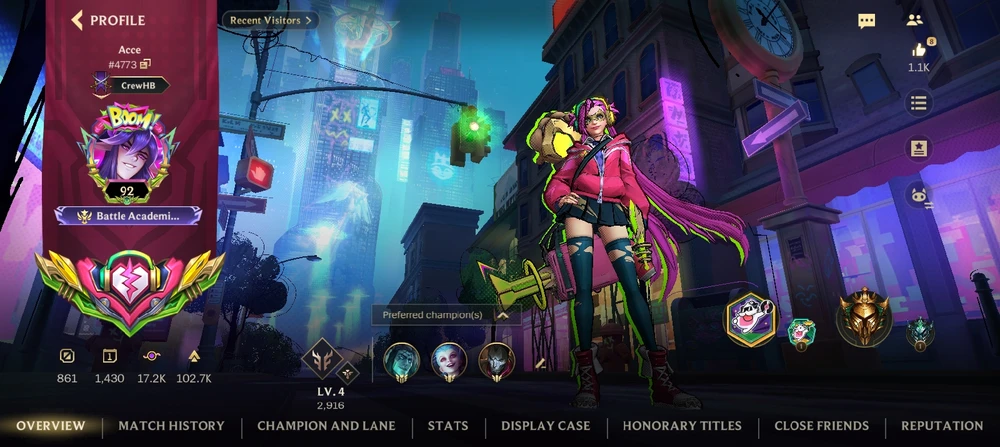Select the Jhin preferred champion portrait

point(496,360)
